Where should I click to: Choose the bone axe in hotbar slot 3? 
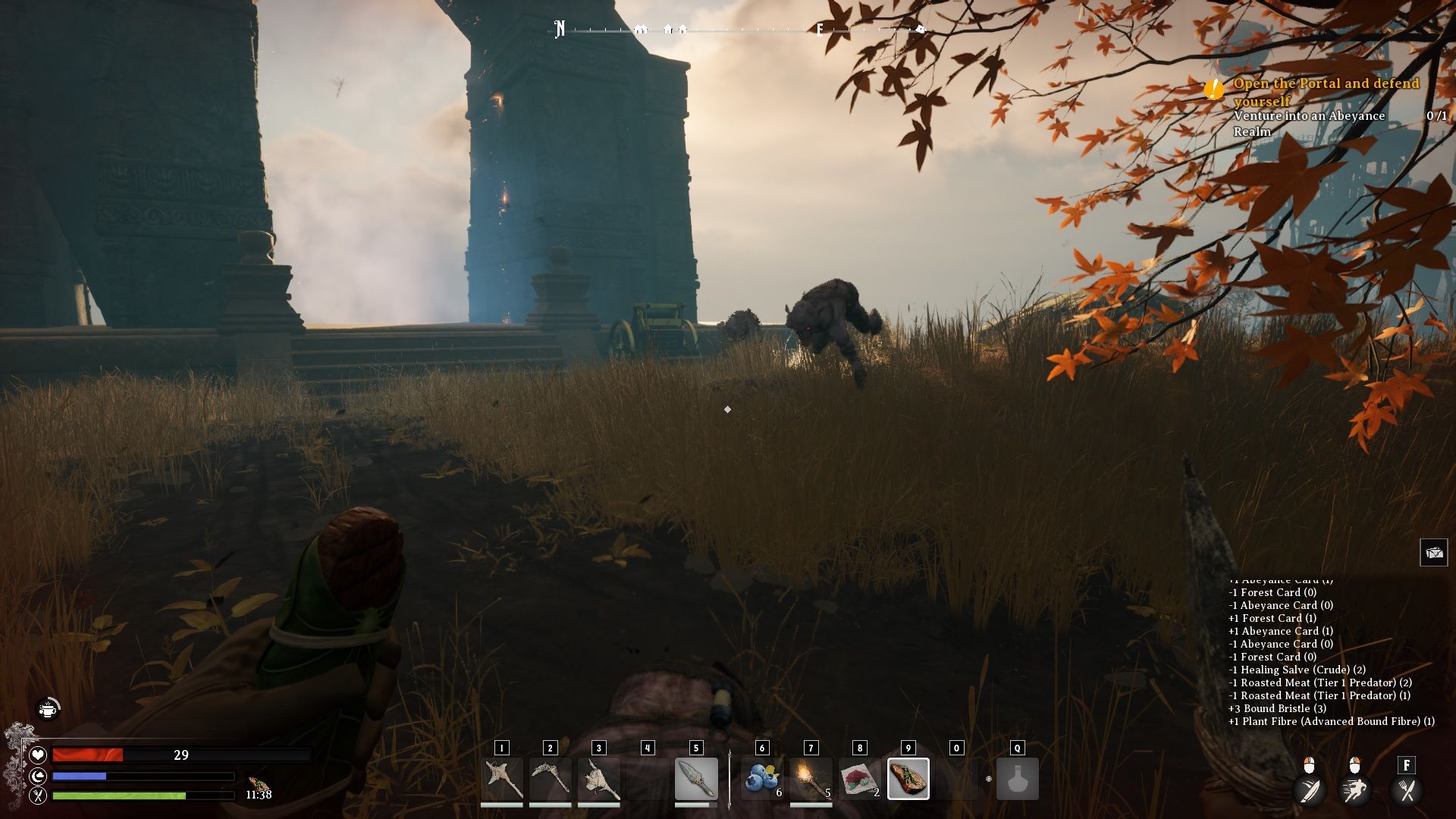click(x=599, y=779)
